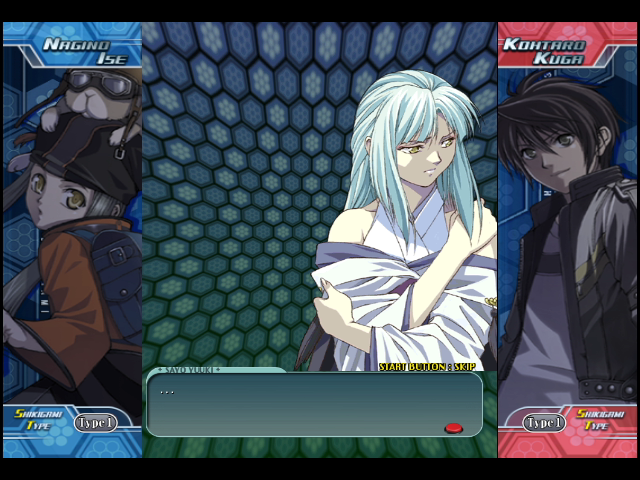Click the Sayo Yuuki dialogue text box
The height and width of the screenshot is (480, 640).
[314, 404]
